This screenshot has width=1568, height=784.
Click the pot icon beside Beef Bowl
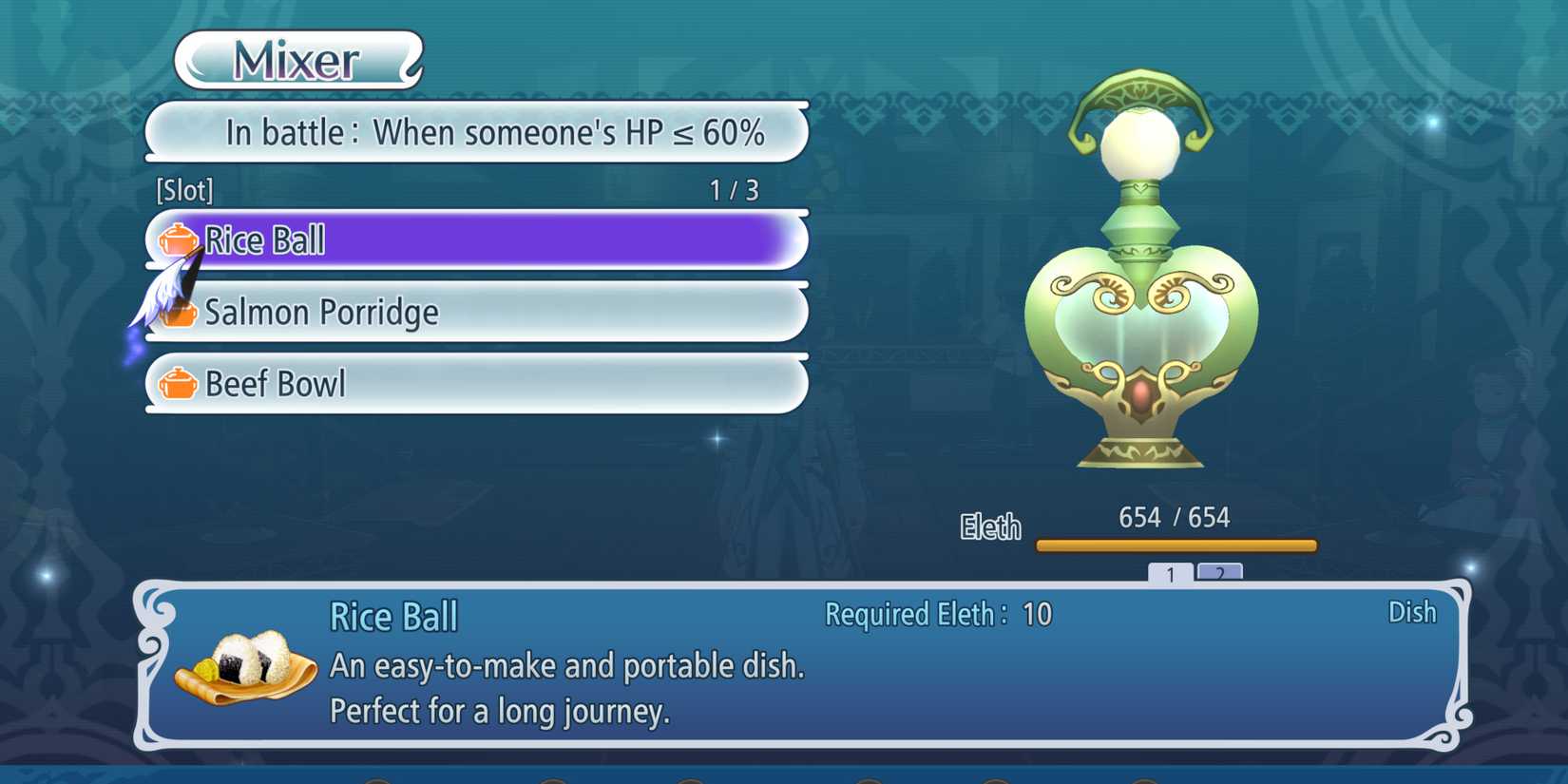point(181,384)
